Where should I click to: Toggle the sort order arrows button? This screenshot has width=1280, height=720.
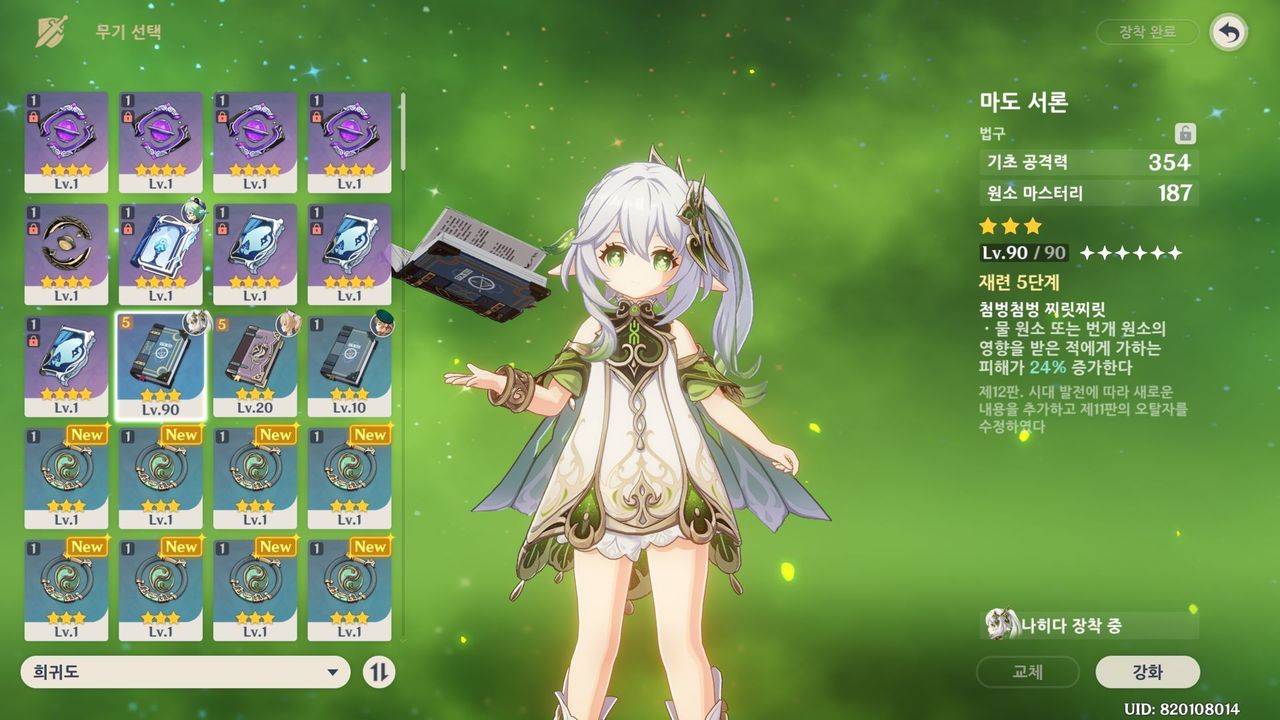pos(377,672)
